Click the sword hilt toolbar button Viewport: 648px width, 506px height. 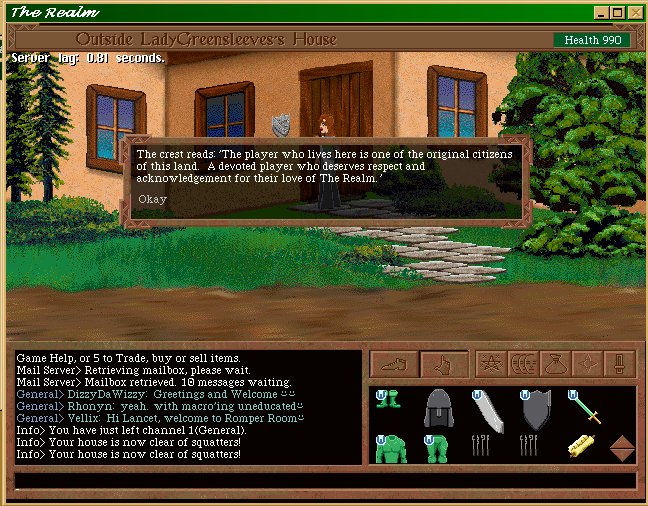pyautogui.click(x=620, y=364)
